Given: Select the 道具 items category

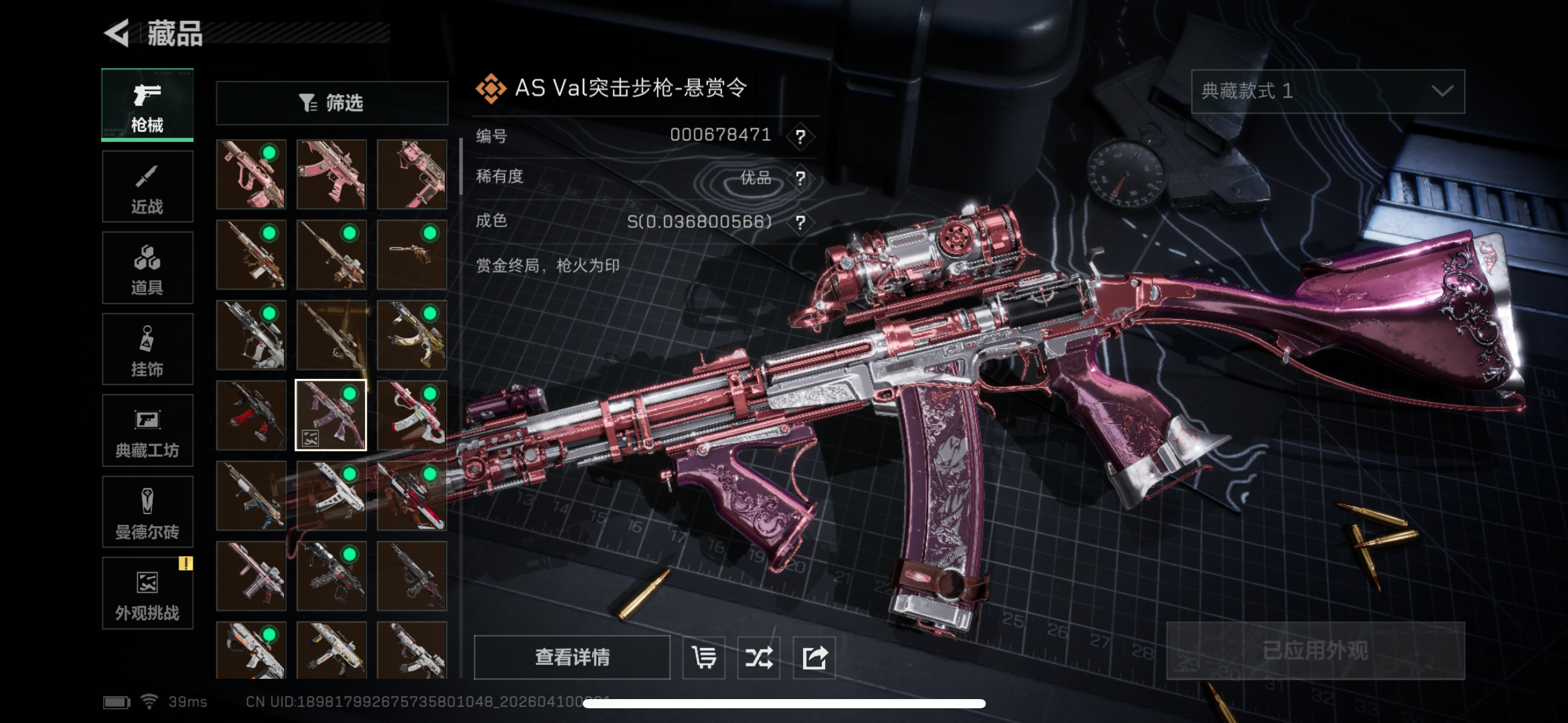Looking at the screenshot, I should [x=147, y=268].
